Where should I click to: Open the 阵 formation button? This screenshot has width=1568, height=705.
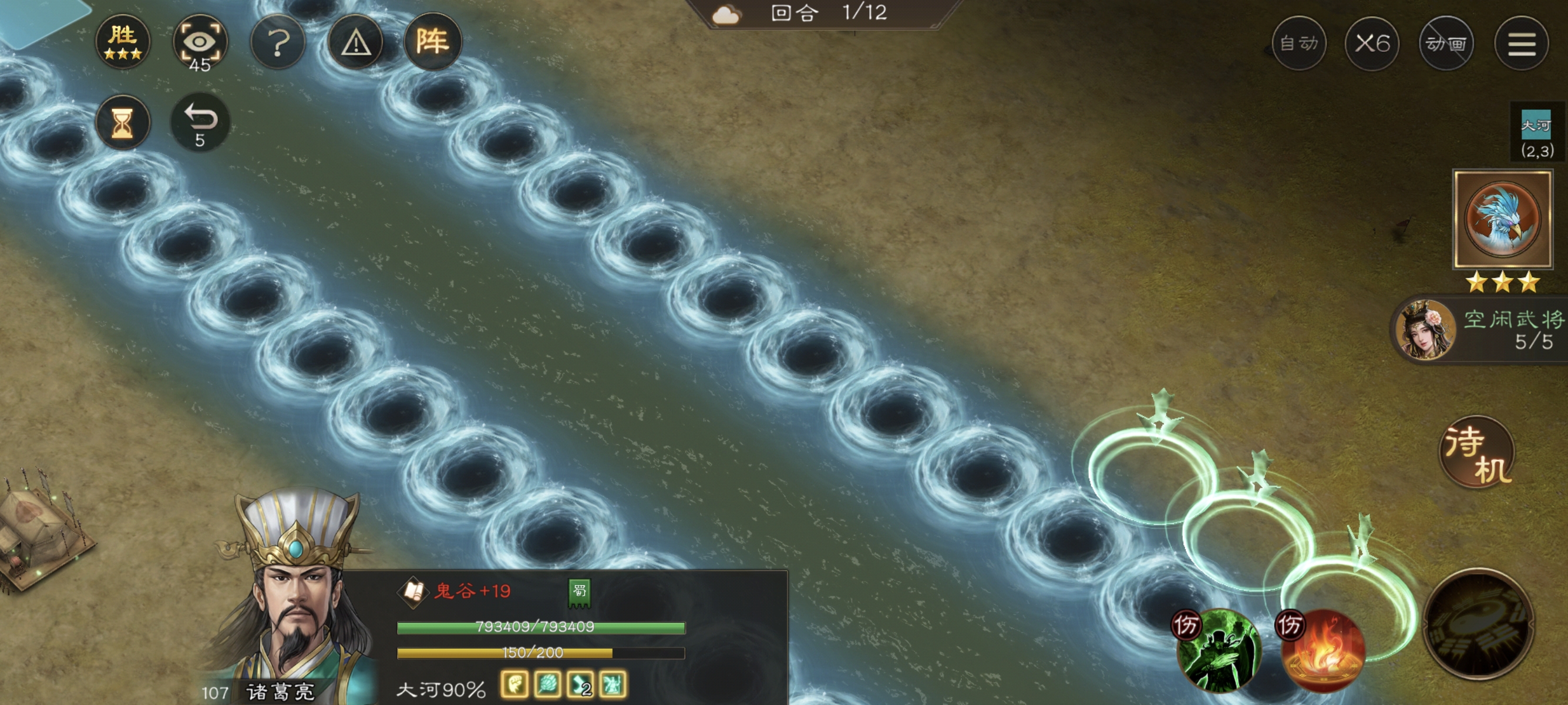tap(432, 41)
